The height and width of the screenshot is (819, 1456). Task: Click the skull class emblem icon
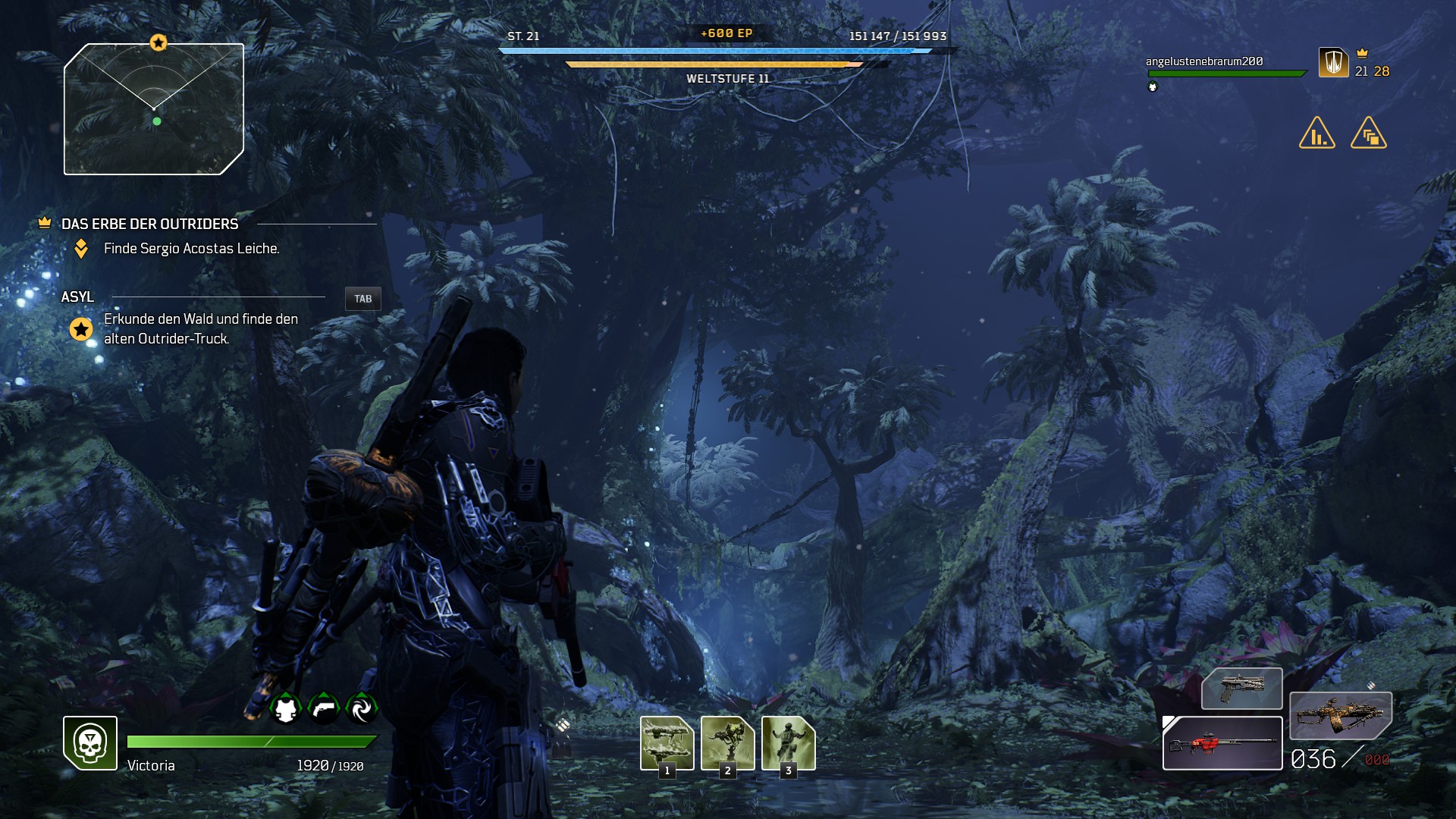(90, 743)
